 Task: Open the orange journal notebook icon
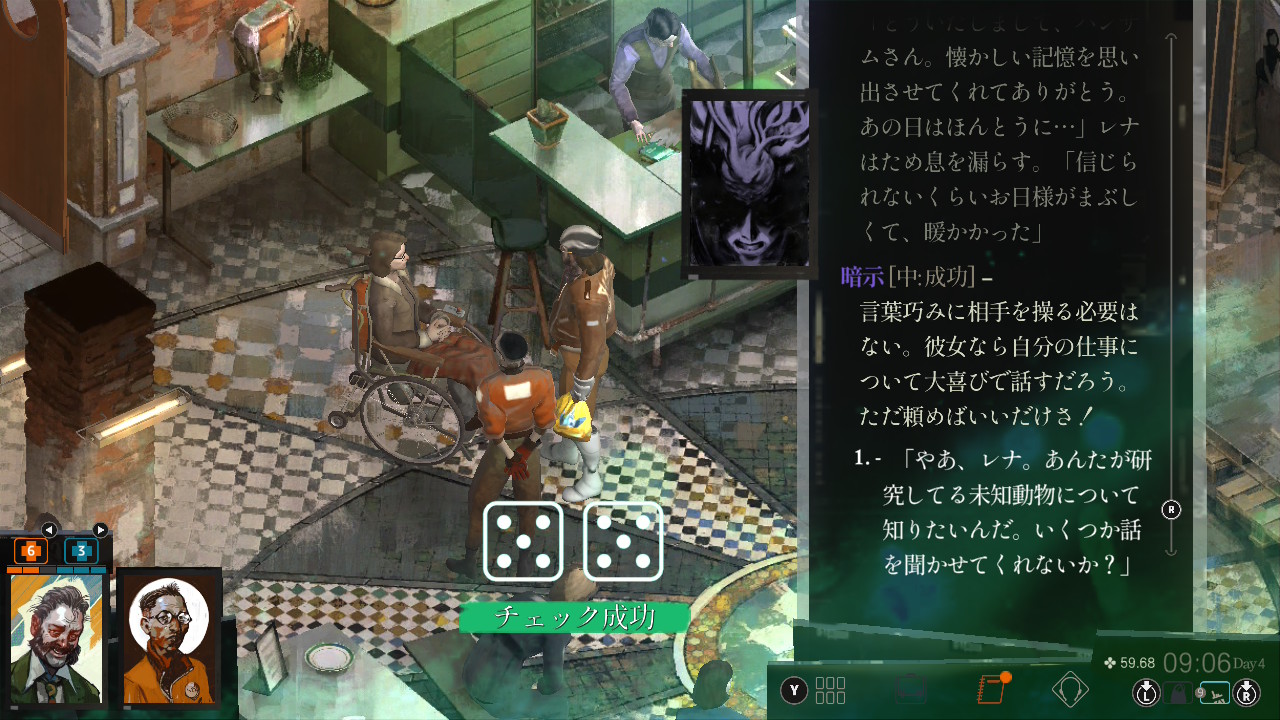point(990,690)
